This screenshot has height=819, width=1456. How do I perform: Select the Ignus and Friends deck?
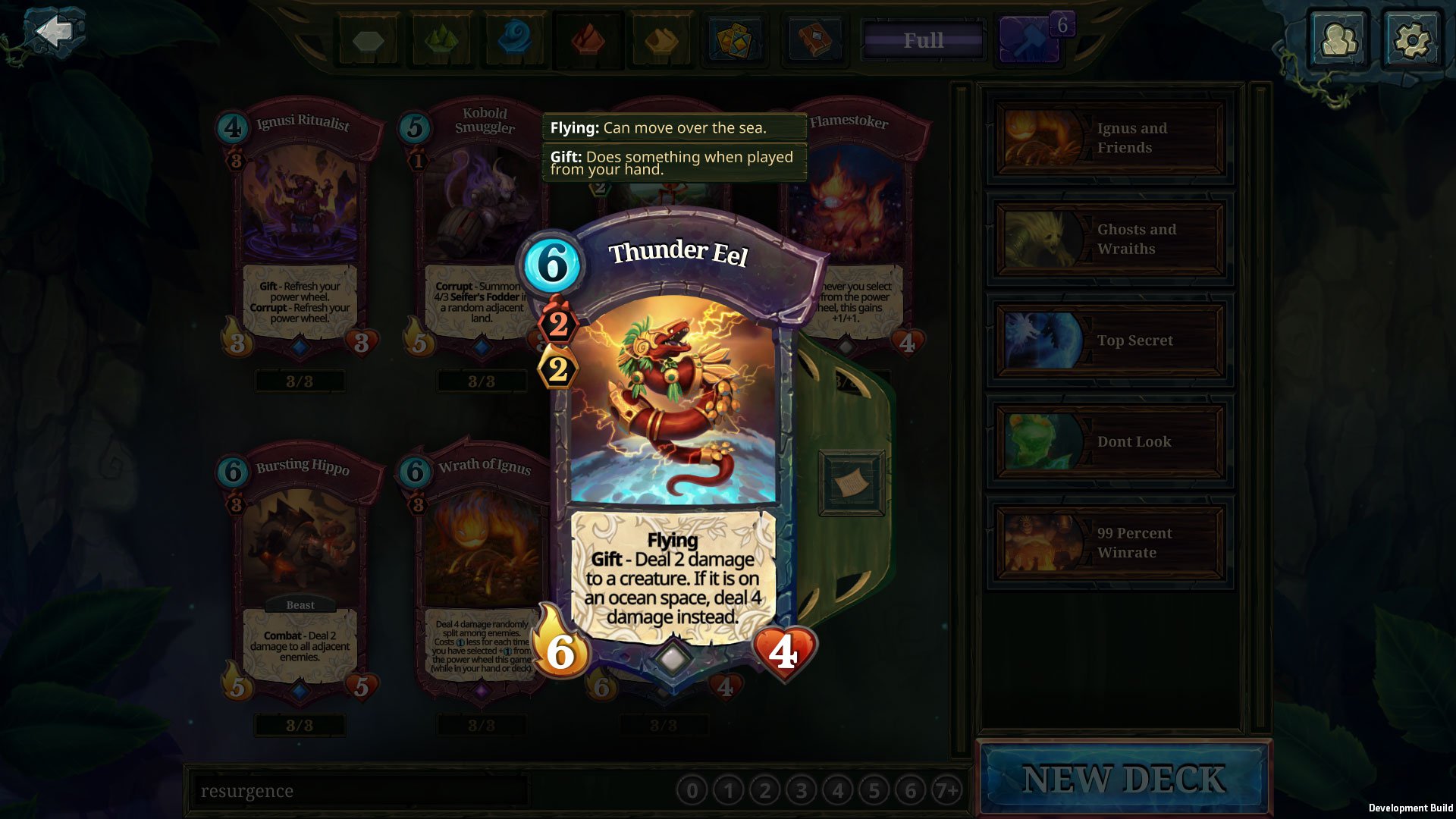click(x=1109, y=138)
